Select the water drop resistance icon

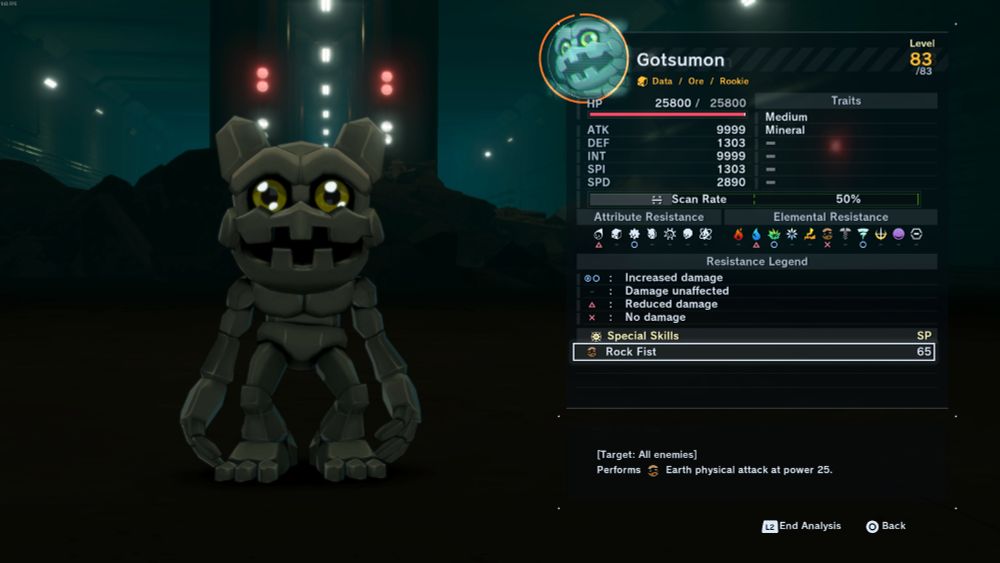tap(756, 234)
